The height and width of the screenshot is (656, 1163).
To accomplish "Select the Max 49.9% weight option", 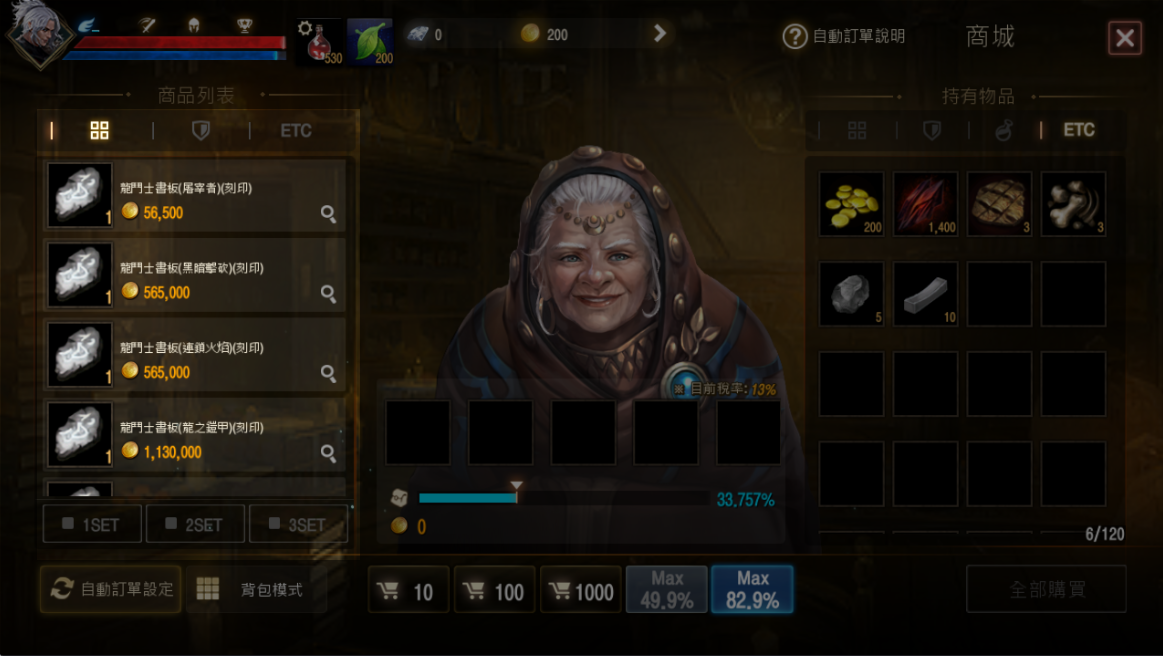I will (666, 590).
